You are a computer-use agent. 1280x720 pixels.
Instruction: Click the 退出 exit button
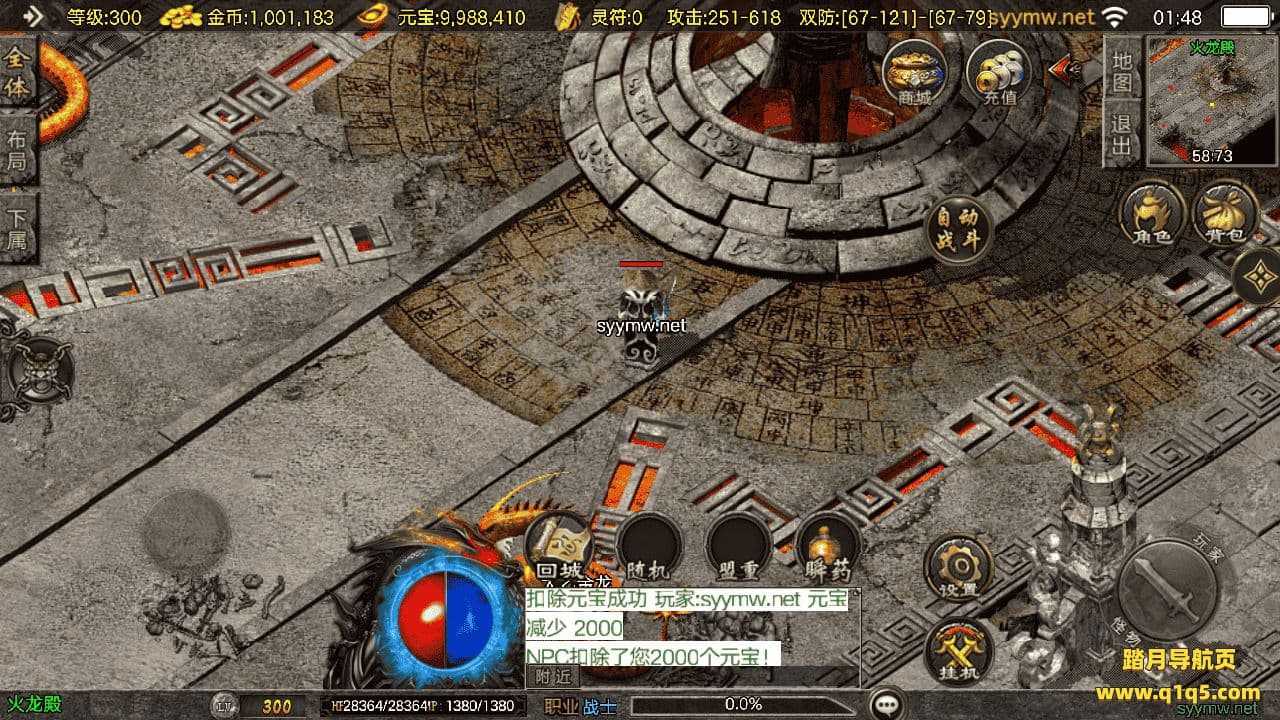(1122, 134)
